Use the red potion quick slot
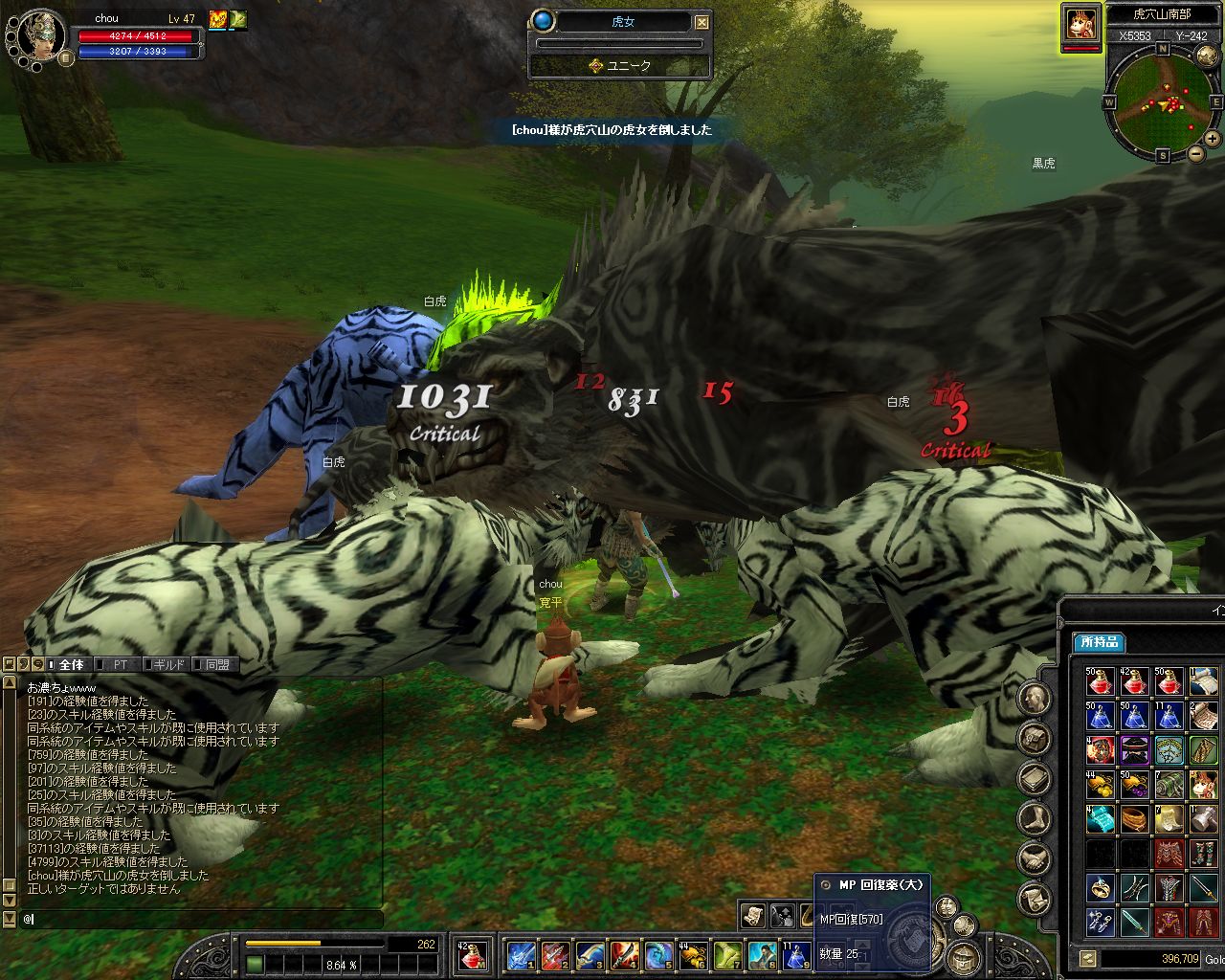 point(472,955)
